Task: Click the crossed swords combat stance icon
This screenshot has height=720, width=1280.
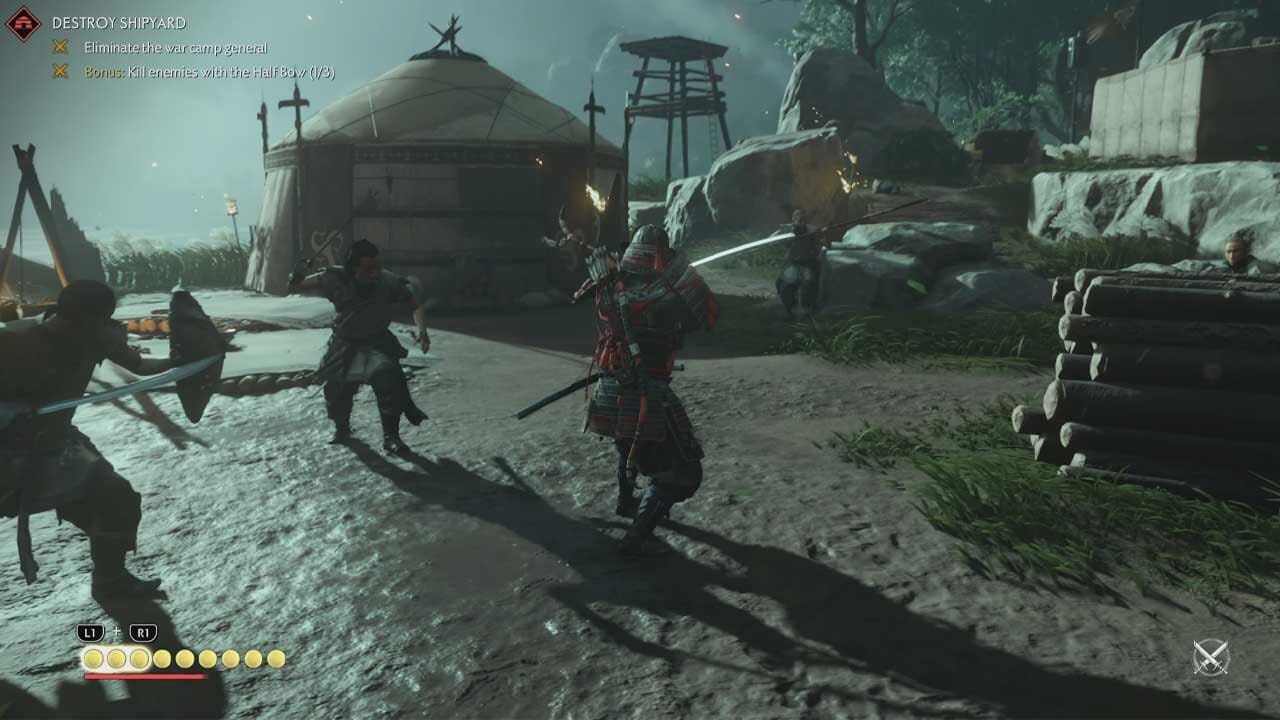Action: 1210,657
